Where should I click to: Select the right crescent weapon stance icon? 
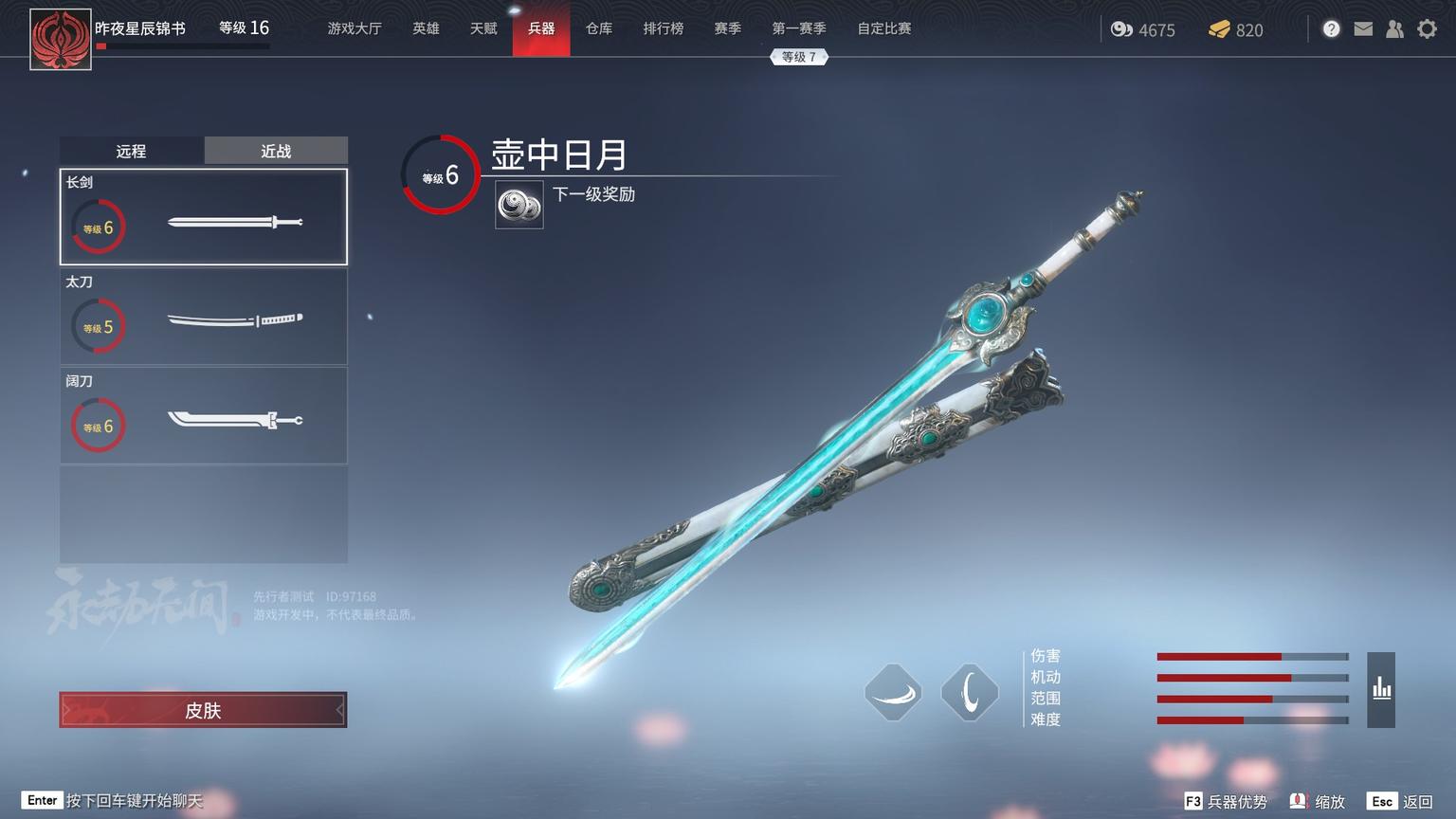(x=969, y=693)
